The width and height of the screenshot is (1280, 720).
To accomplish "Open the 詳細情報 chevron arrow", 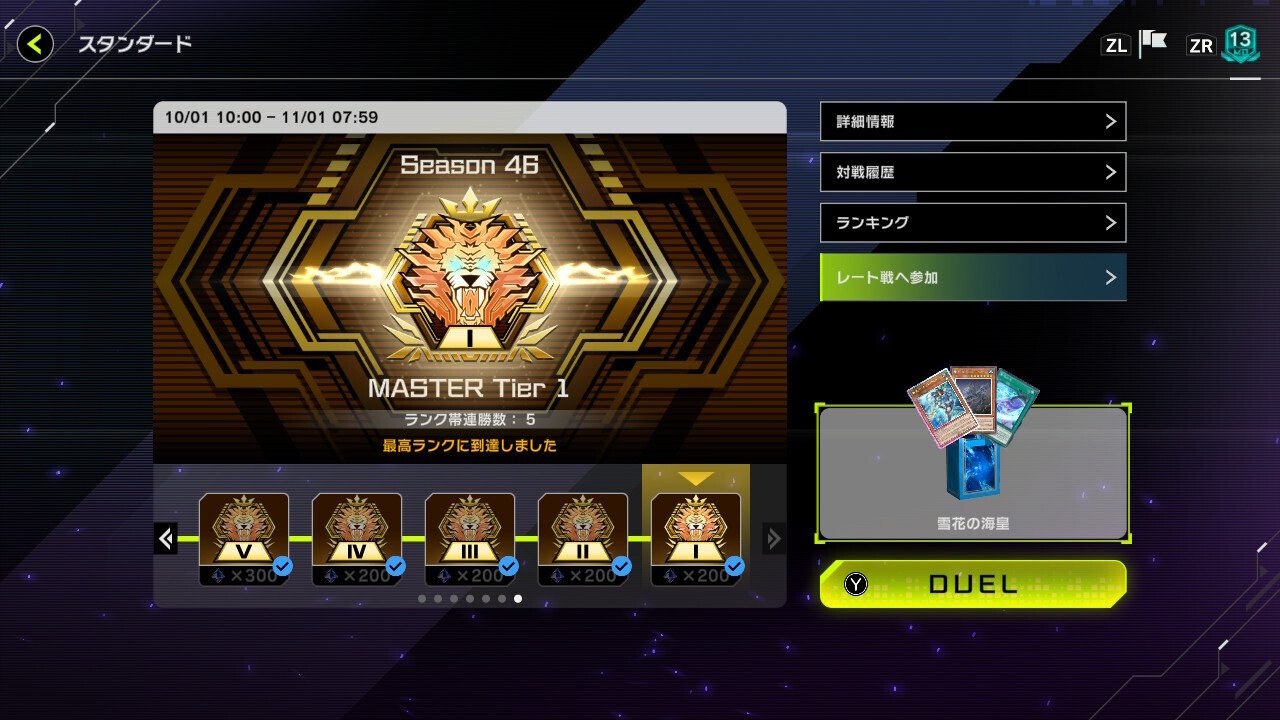I will [1113, 121].
